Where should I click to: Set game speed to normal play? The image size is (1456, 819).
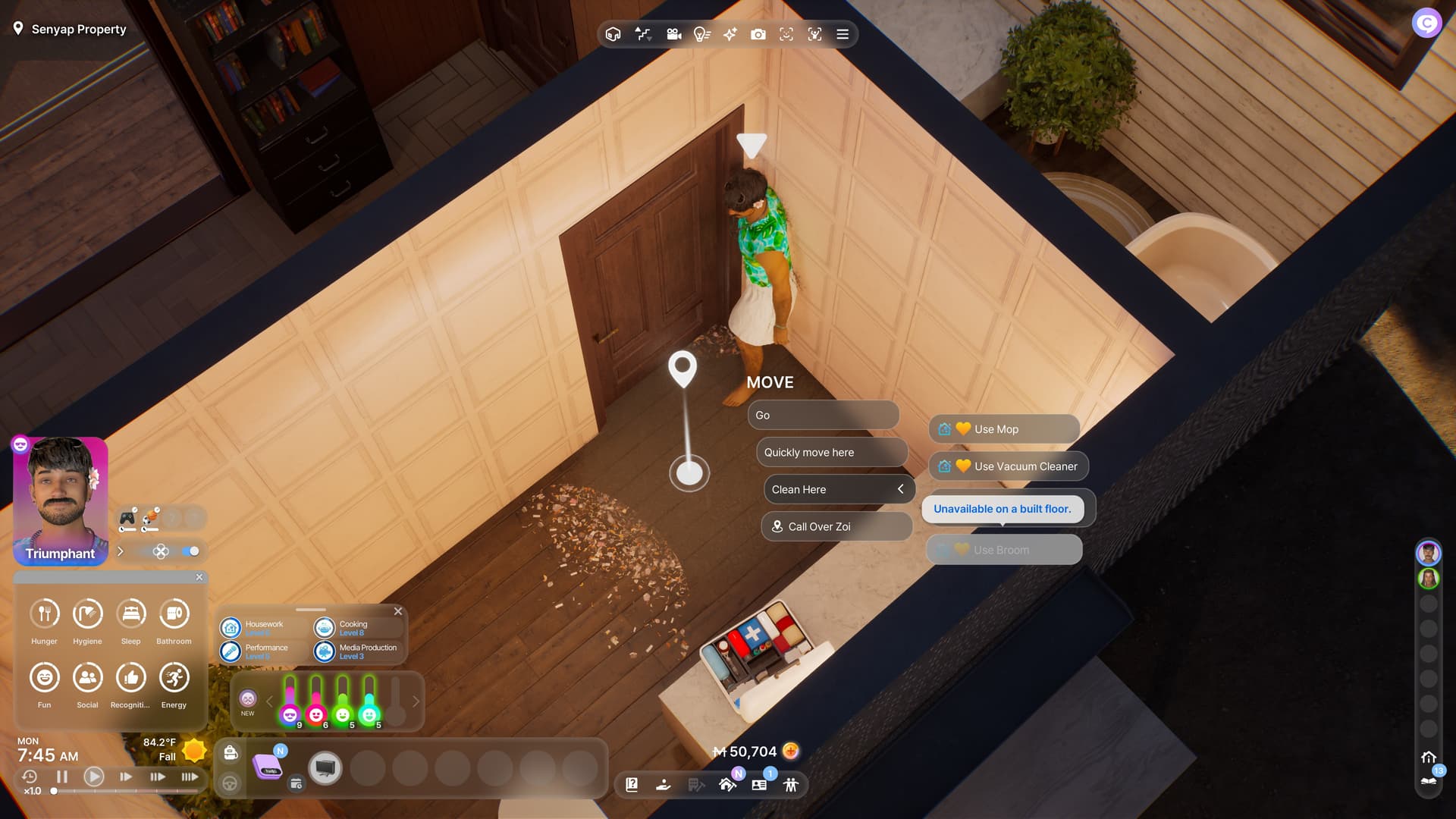coord(94,777)
